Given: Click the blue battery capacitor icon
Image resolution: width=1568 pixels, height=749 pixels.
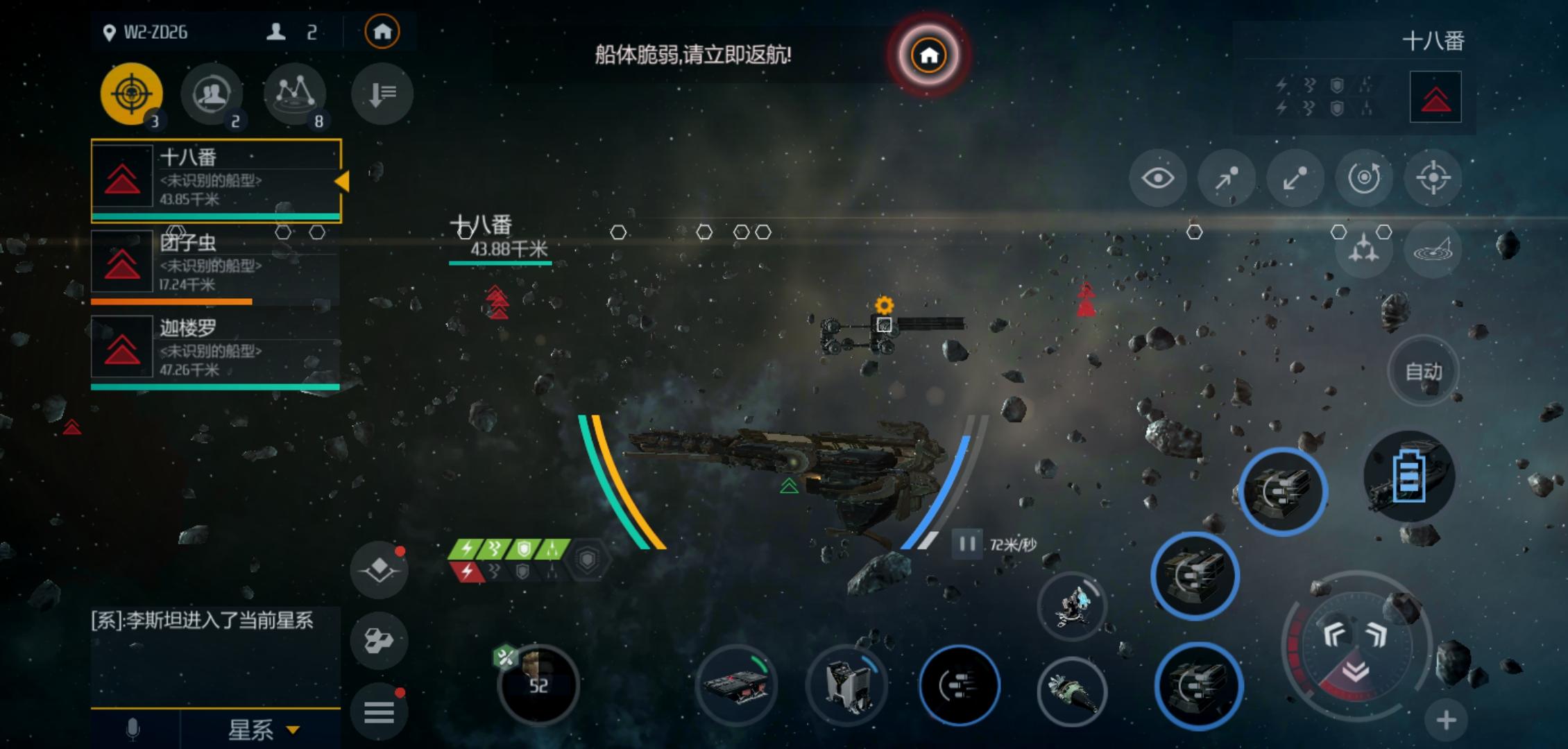Looking at the screenshot, I should pyautogui.click(x=1411, y=479).
